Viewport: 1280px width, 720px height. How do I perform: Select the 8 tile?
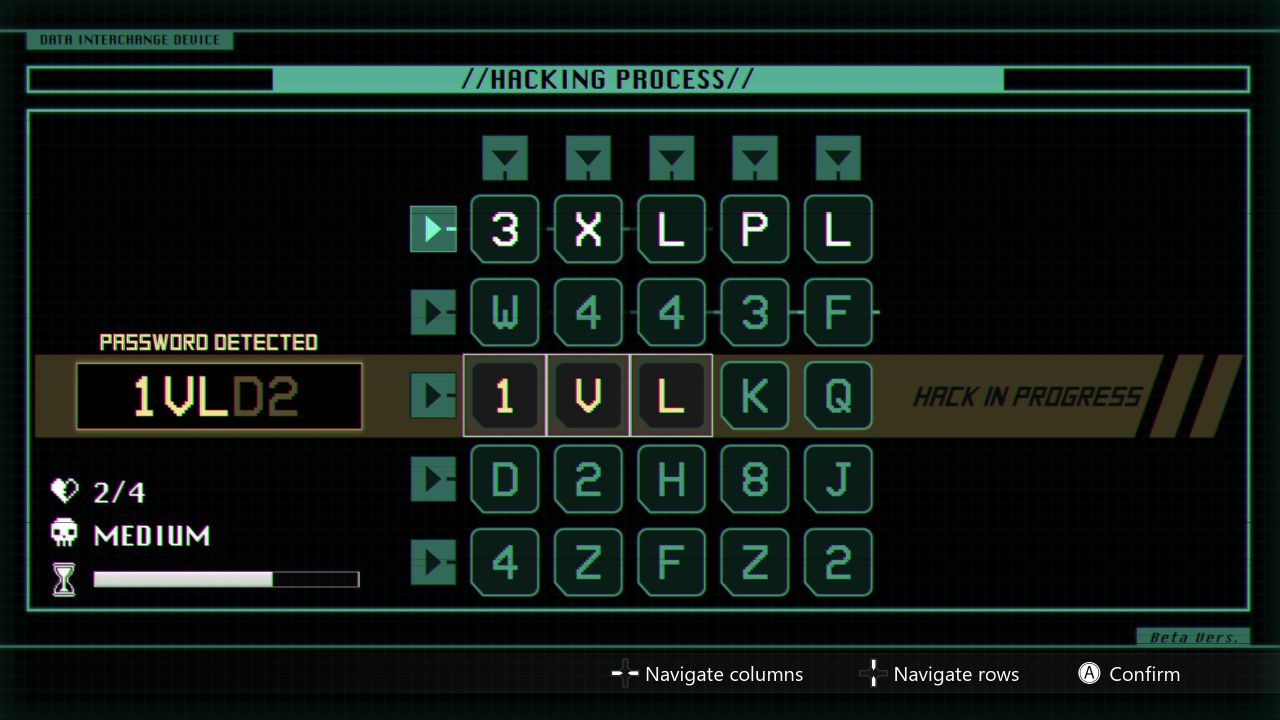tap(755, 479)
